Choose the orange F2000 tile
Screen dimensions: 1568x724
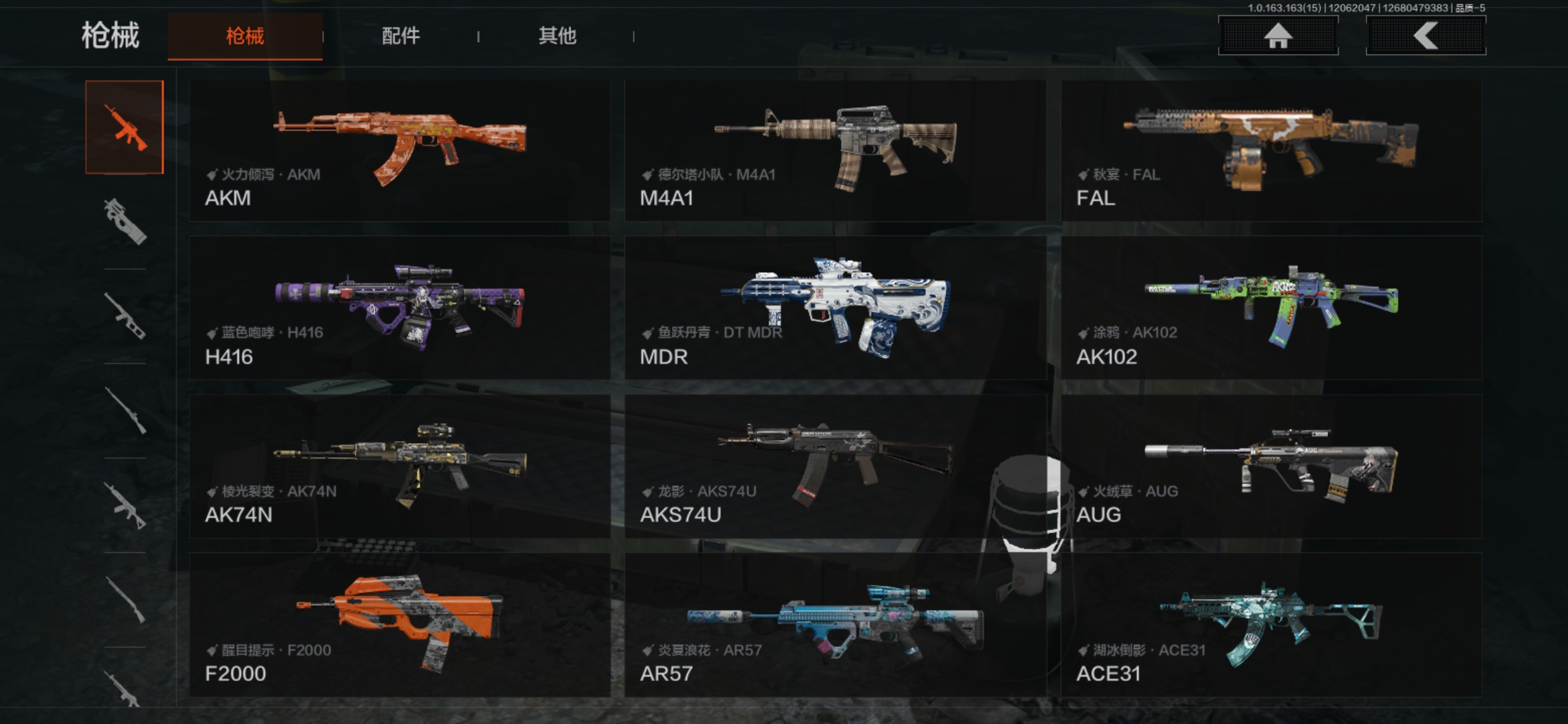[399, 625]
